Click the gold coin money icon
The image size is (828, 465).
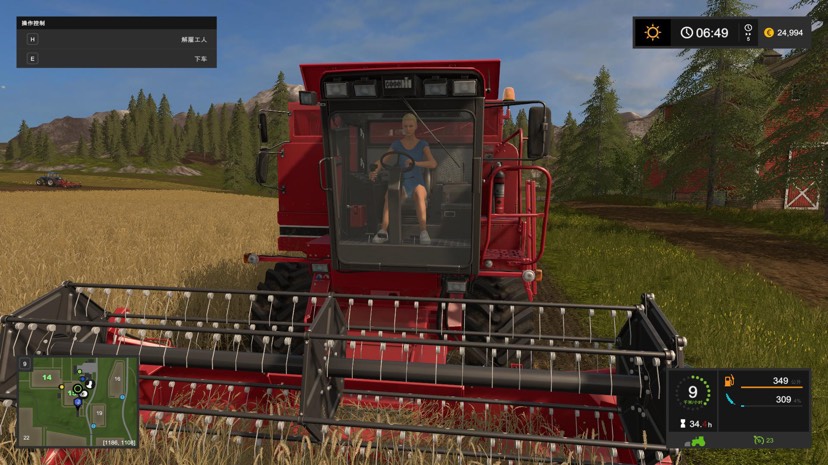coord(769,32)
